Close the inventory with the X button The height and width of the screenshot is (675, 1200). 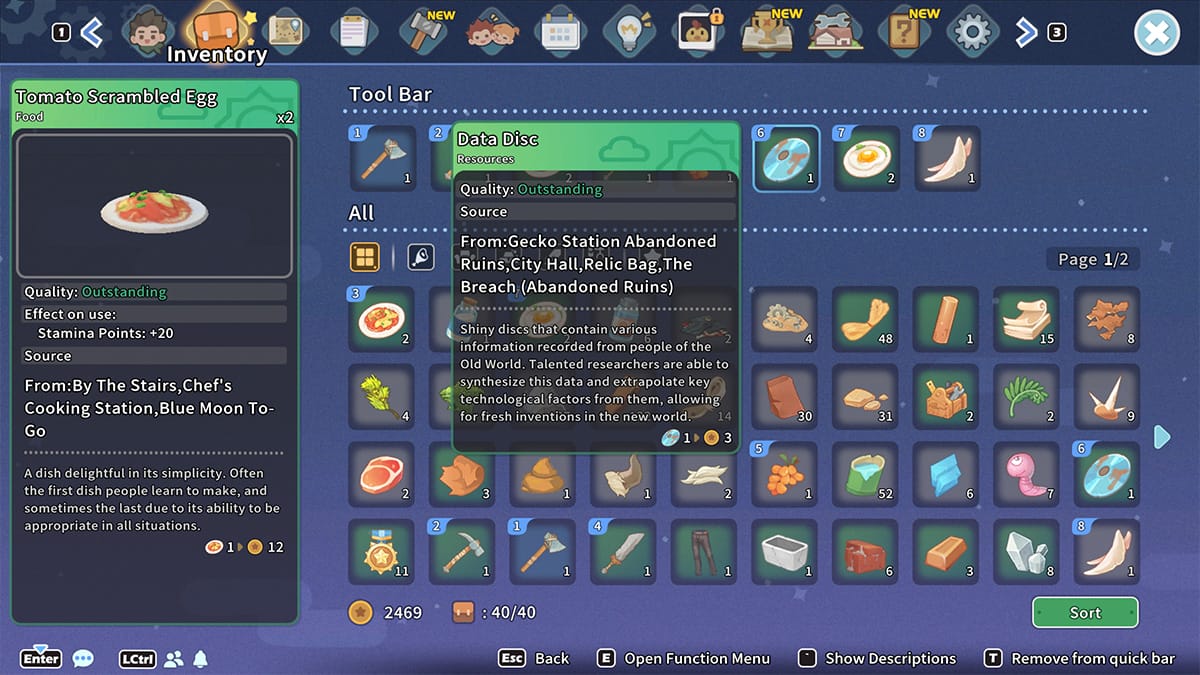point(1156,34)
